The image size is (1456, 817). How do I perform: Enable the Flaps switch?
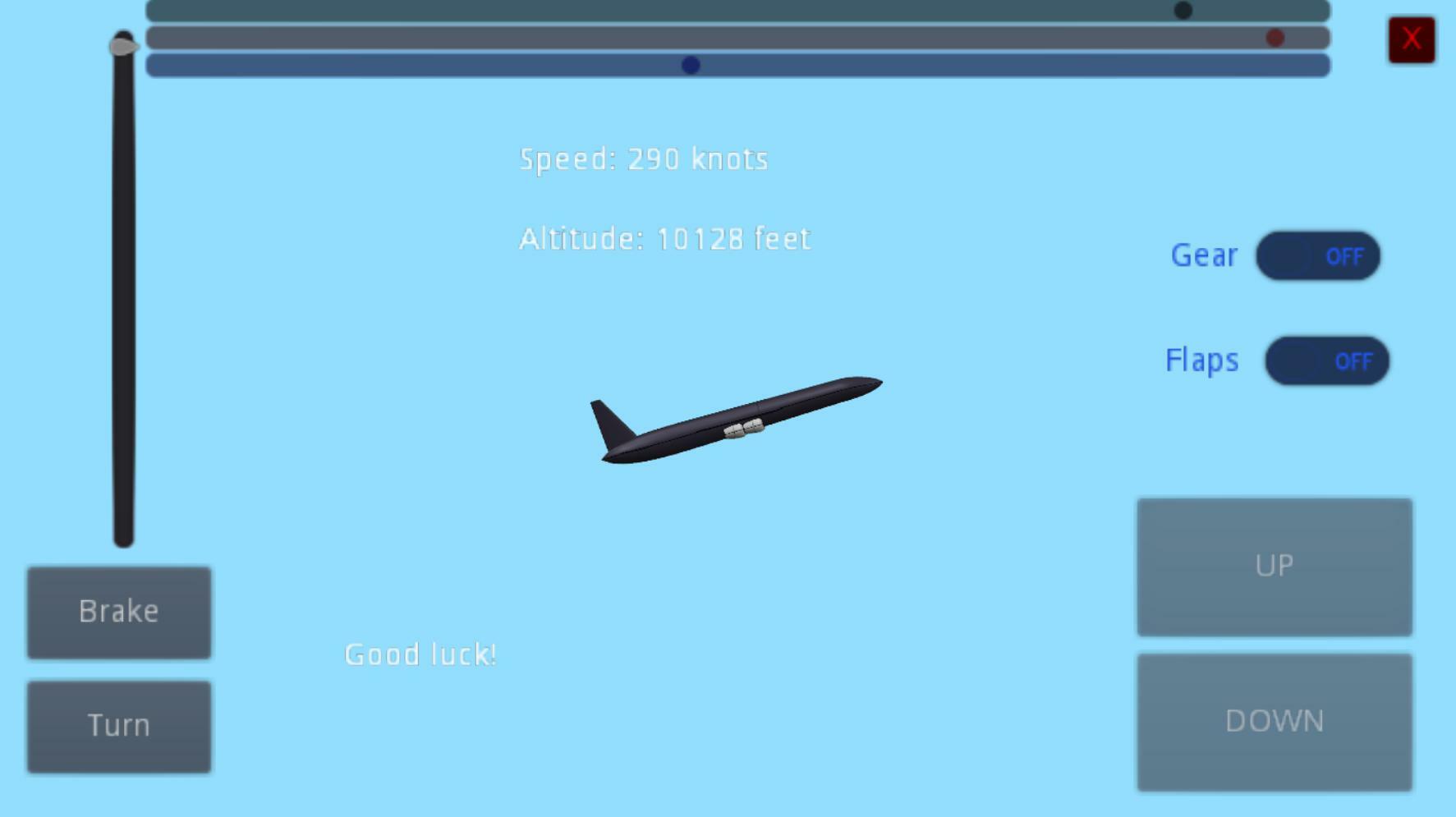pyautogui.click(x=1326, y=361)
